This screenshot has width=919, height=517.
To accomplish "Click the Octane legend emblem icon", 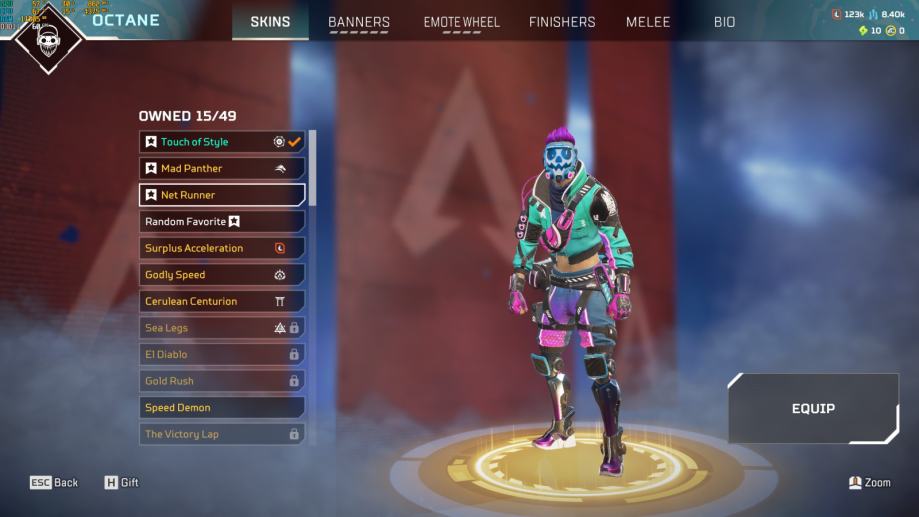I will [x=49, y=38].
